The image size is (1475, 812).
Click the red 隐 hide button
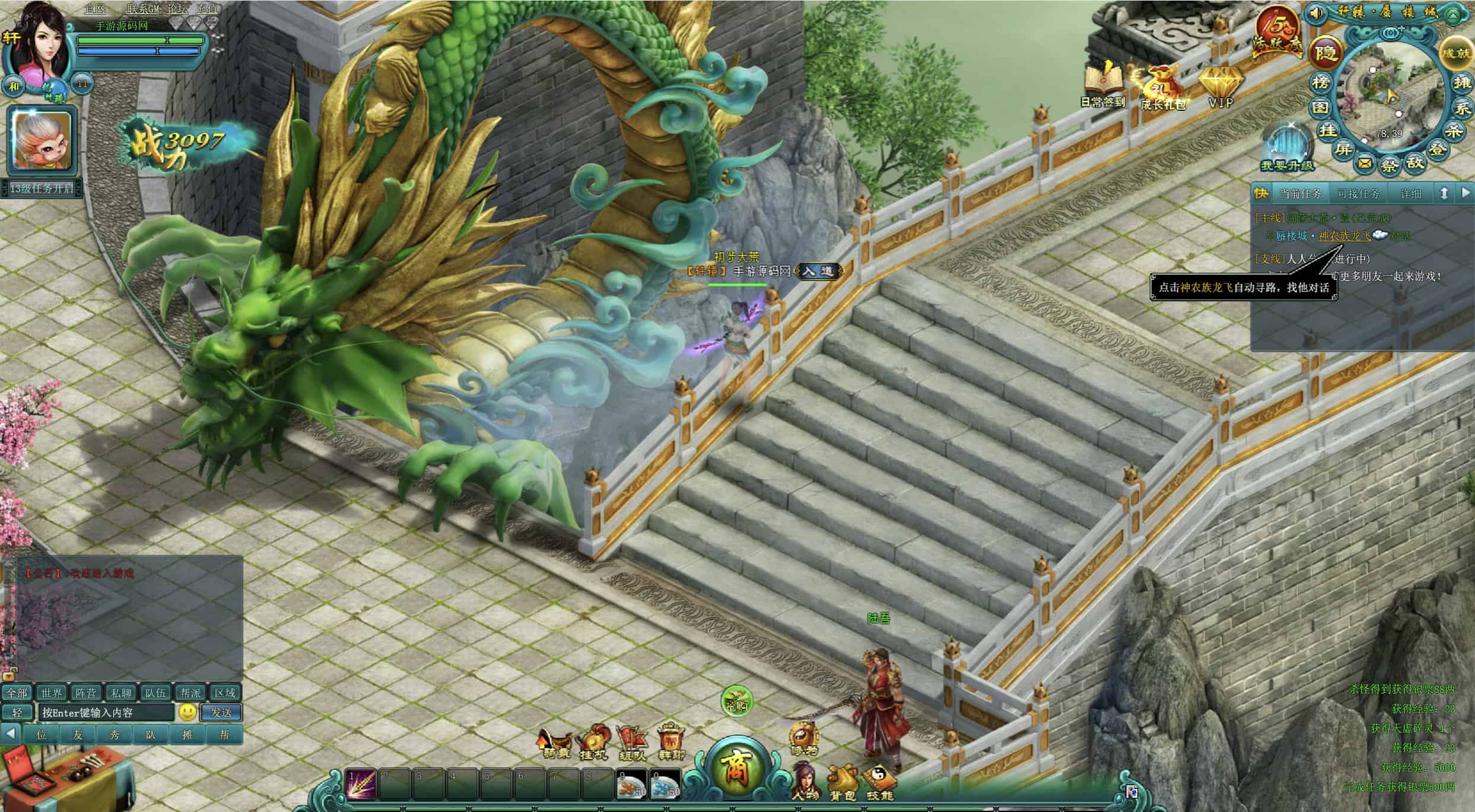pos(1325,52)
